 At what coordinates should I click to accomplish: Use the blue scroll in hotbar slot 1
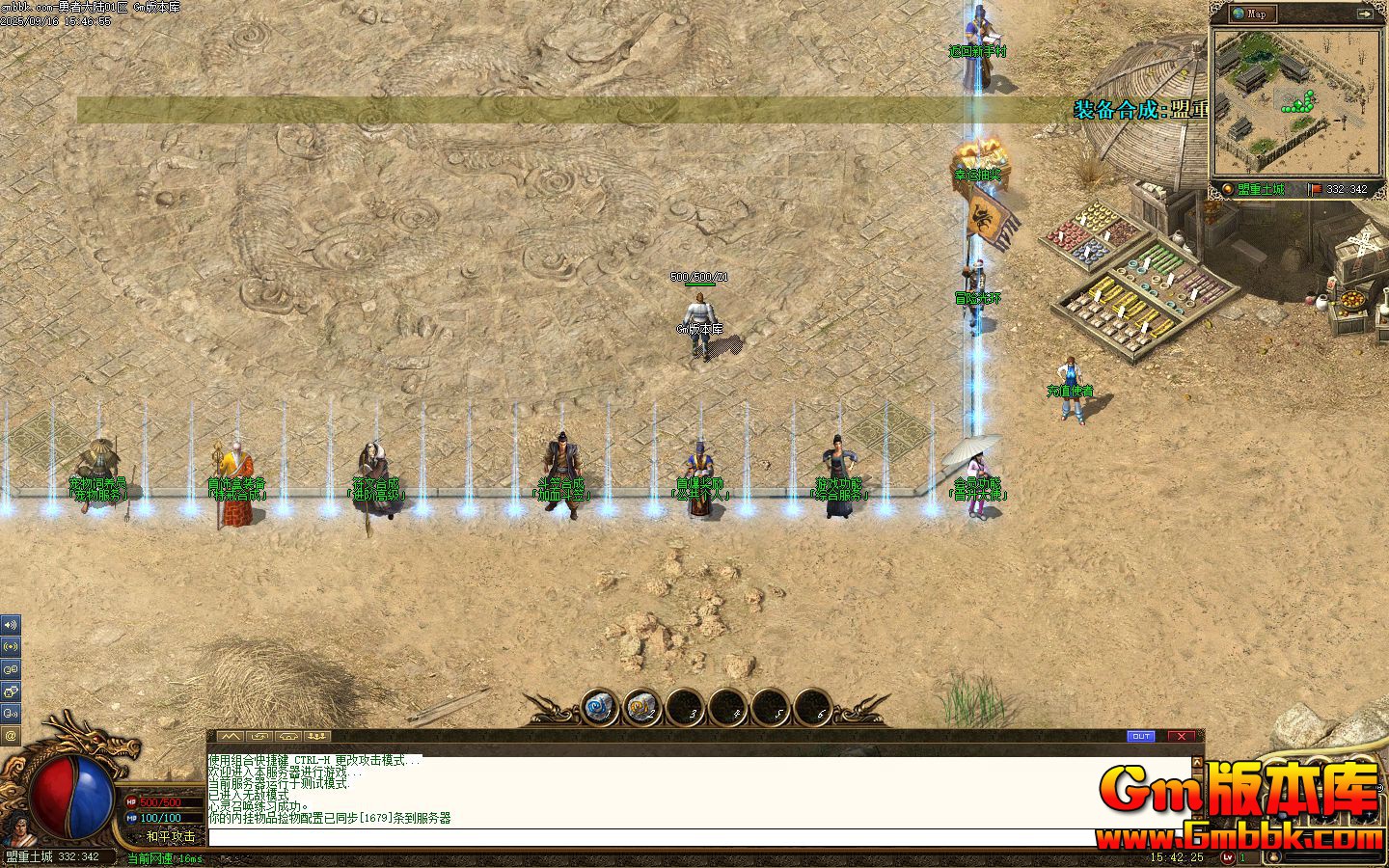599,709
